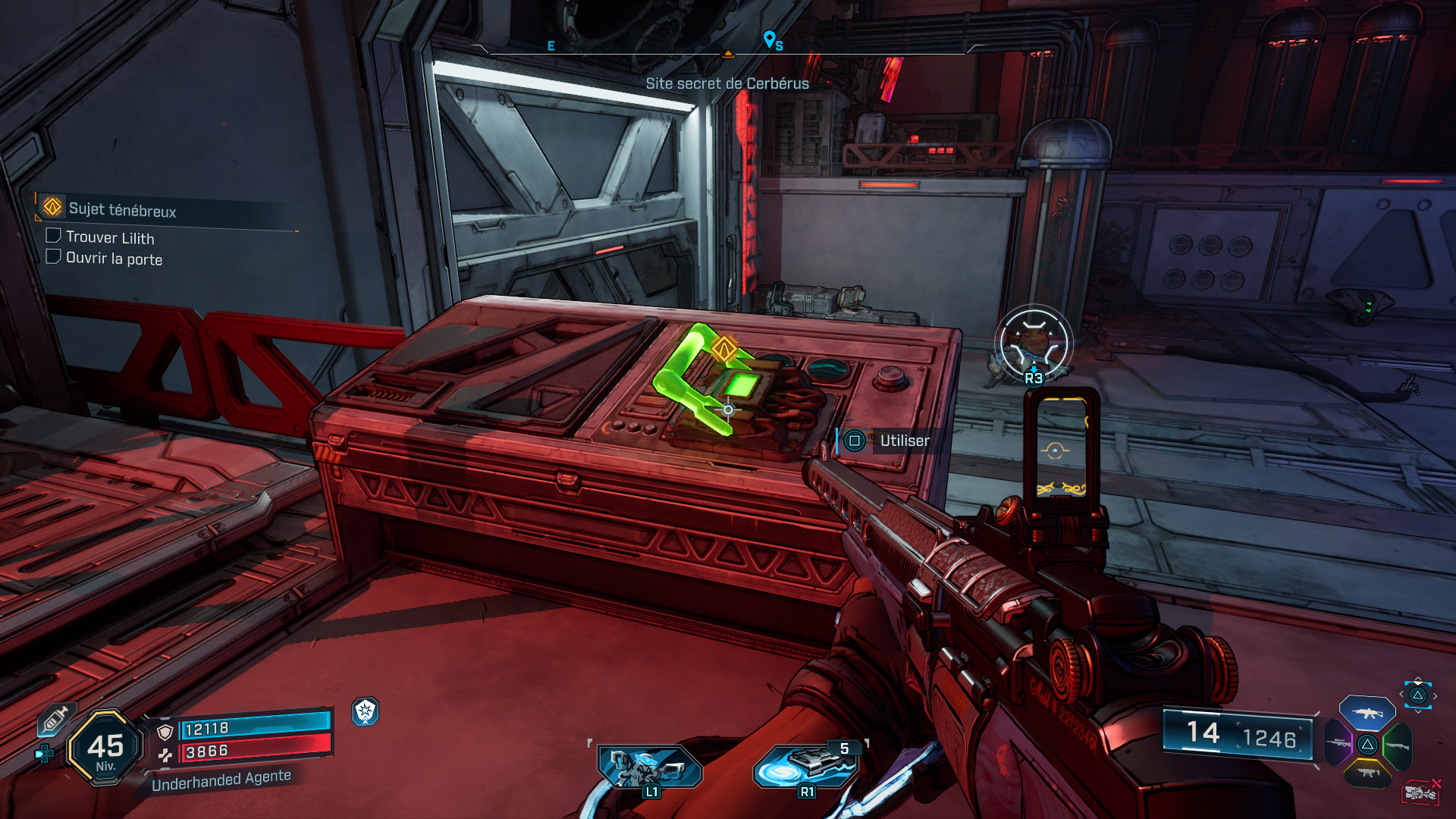Image resolution: width=1456 pixels, height=819 pixels.
Task: Select the Ouvrir la porte objective checkbox
Action: point(53,256)
